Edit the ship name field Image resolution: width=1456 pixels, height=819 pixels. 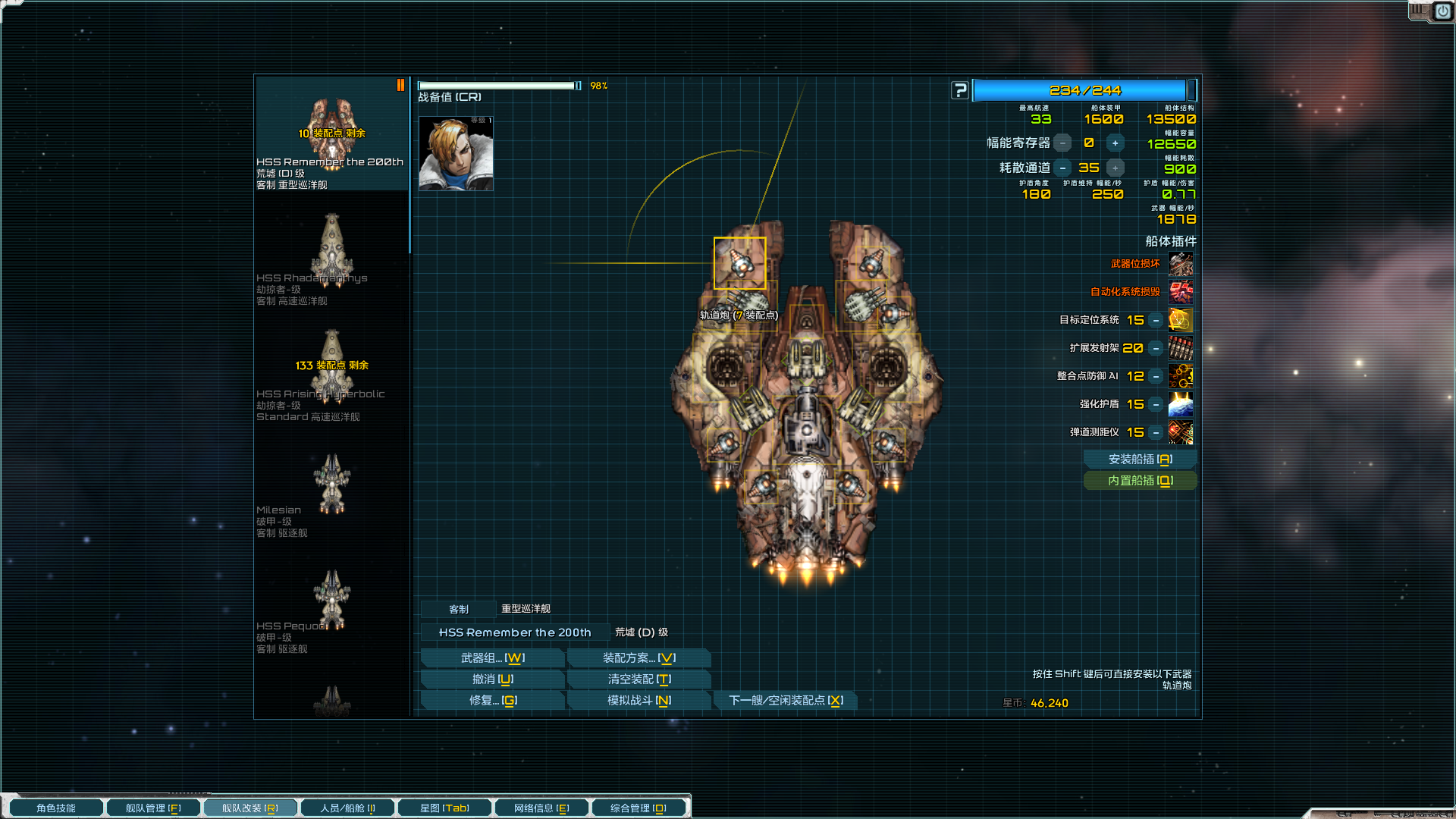515,632
